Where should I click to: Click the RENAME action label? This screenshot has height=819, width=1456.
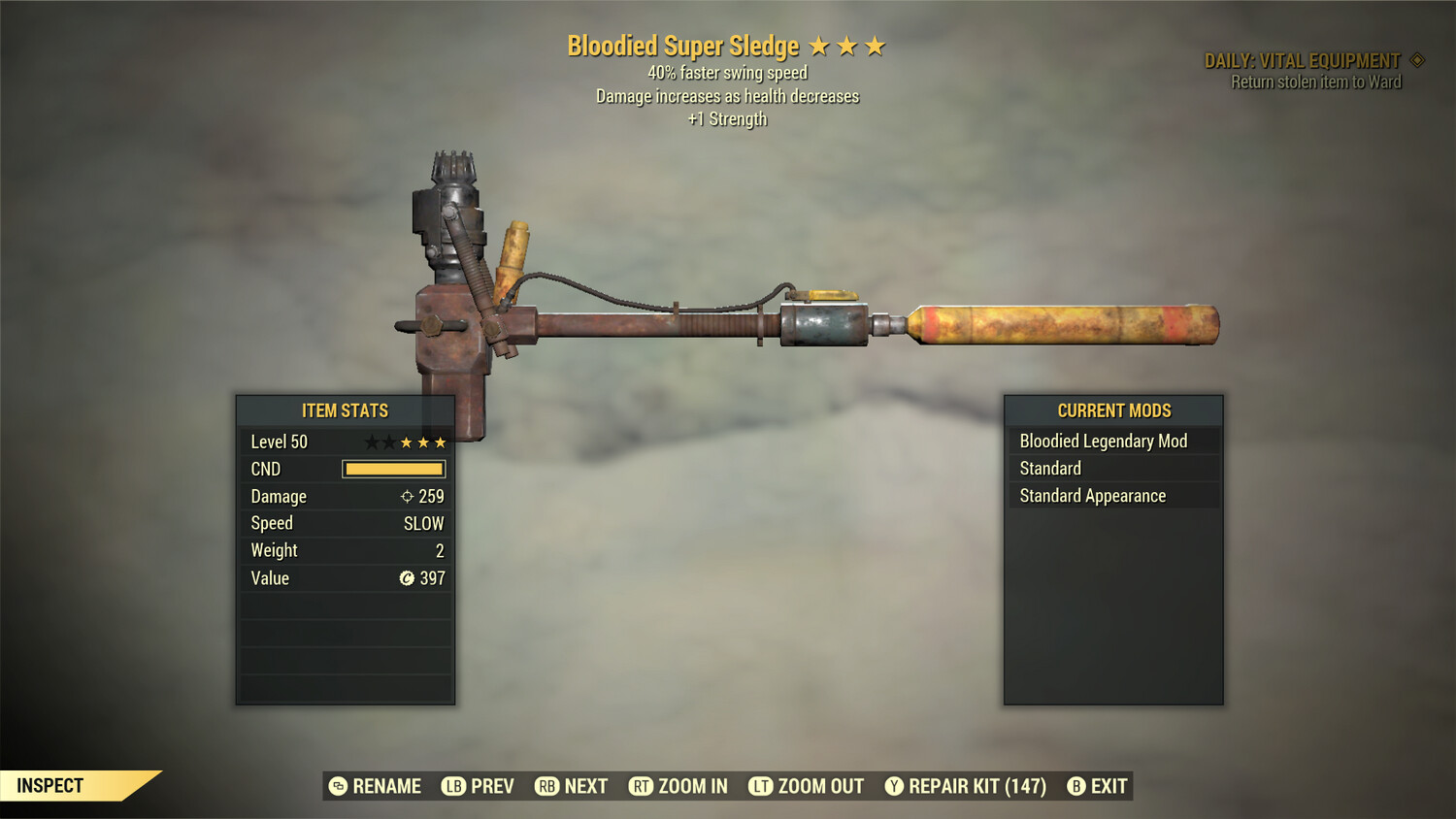386,786
